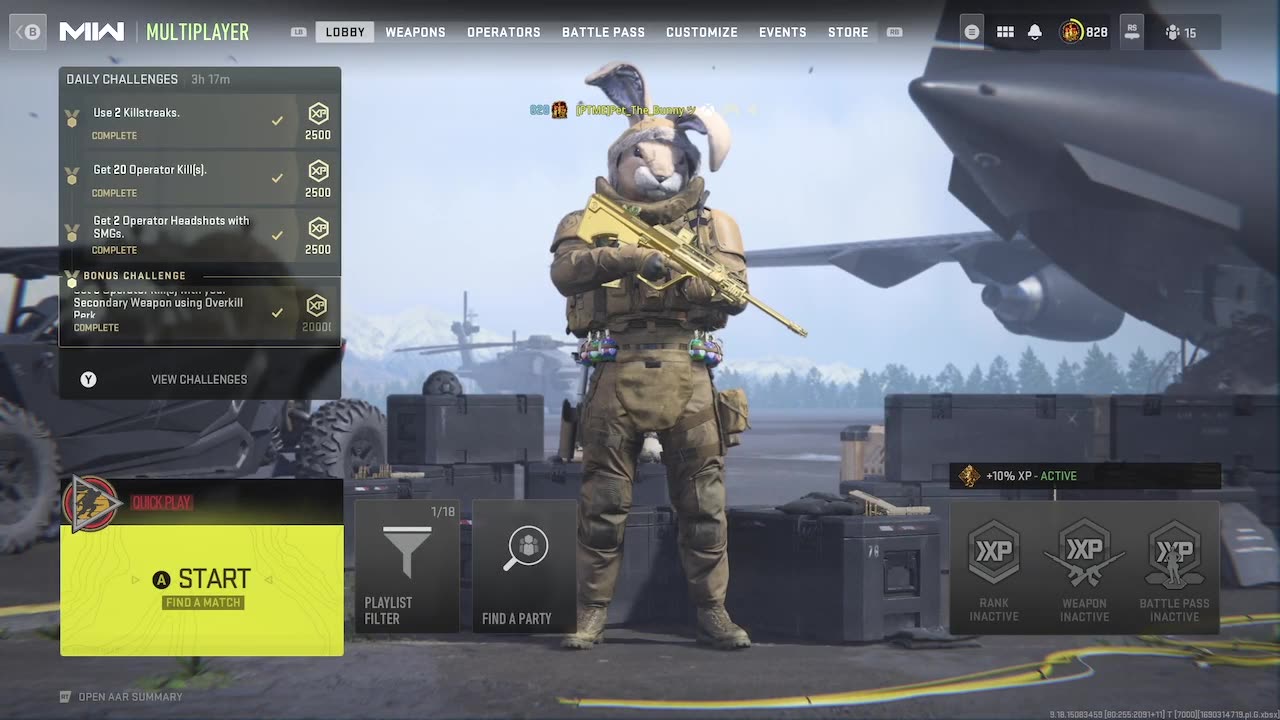Image resolution: width=1280 pixels, height=720 pixels.
Task: View Challenges below the daily list
Action: [x=198, y=379]
